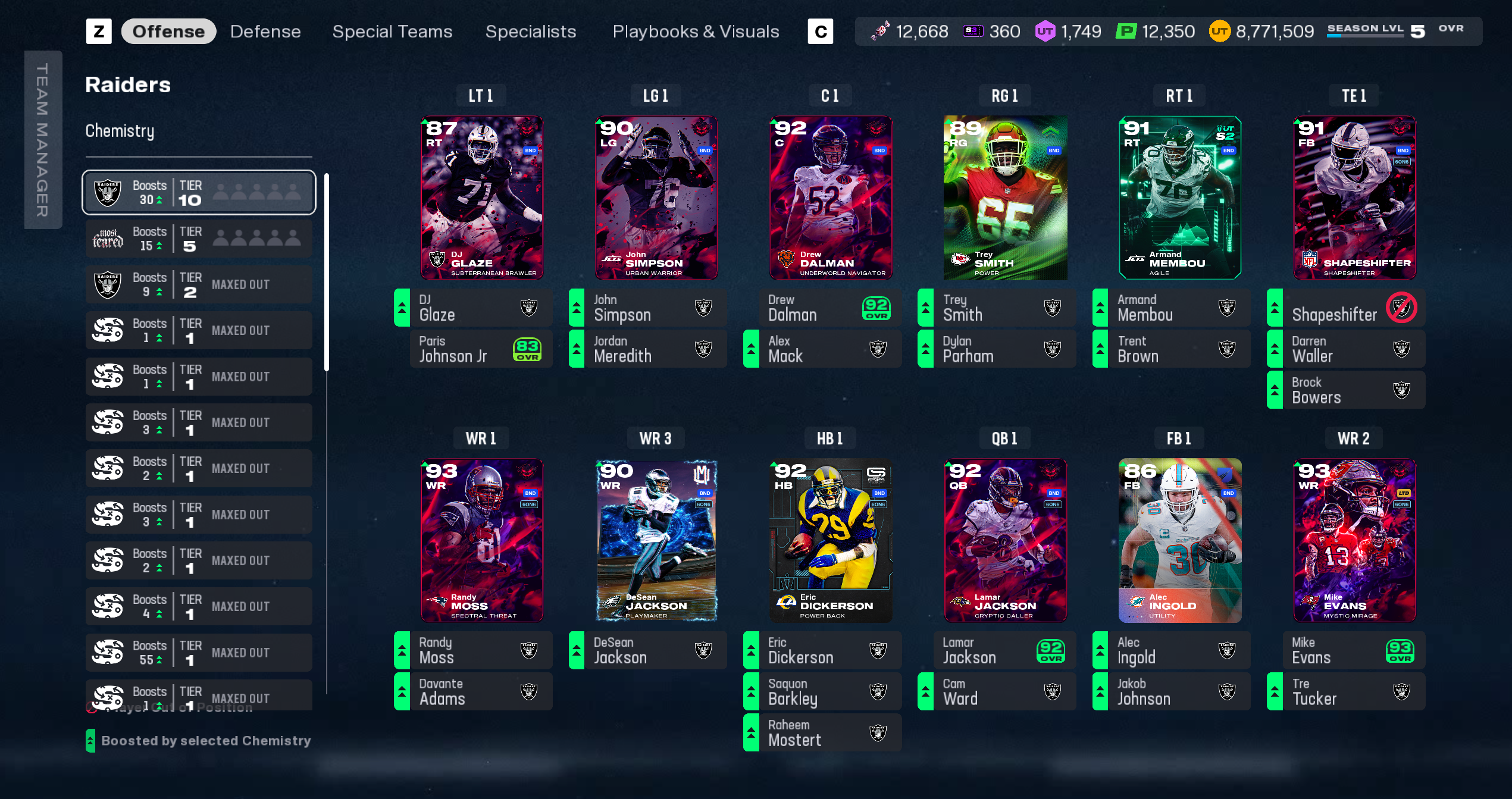
Task: Choose the Mike Evans WR card
Action: (1354, 540)
